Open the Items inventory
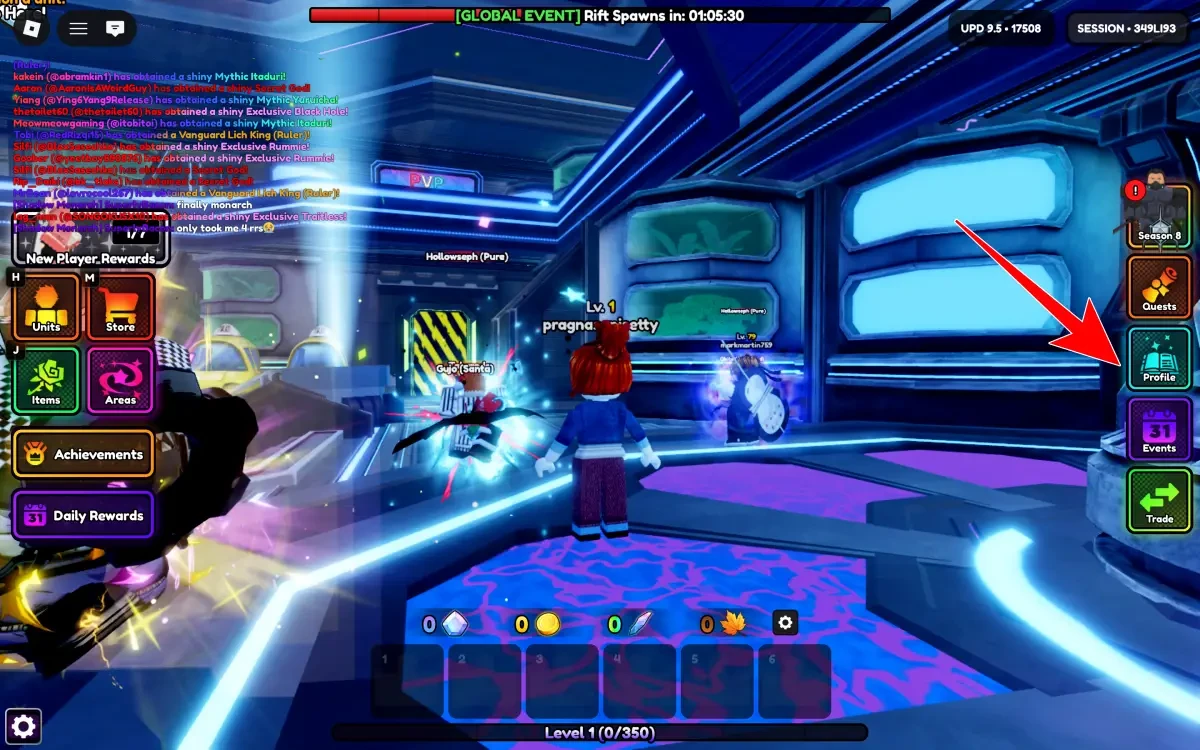1200x750 pixels. click(46, 380)
